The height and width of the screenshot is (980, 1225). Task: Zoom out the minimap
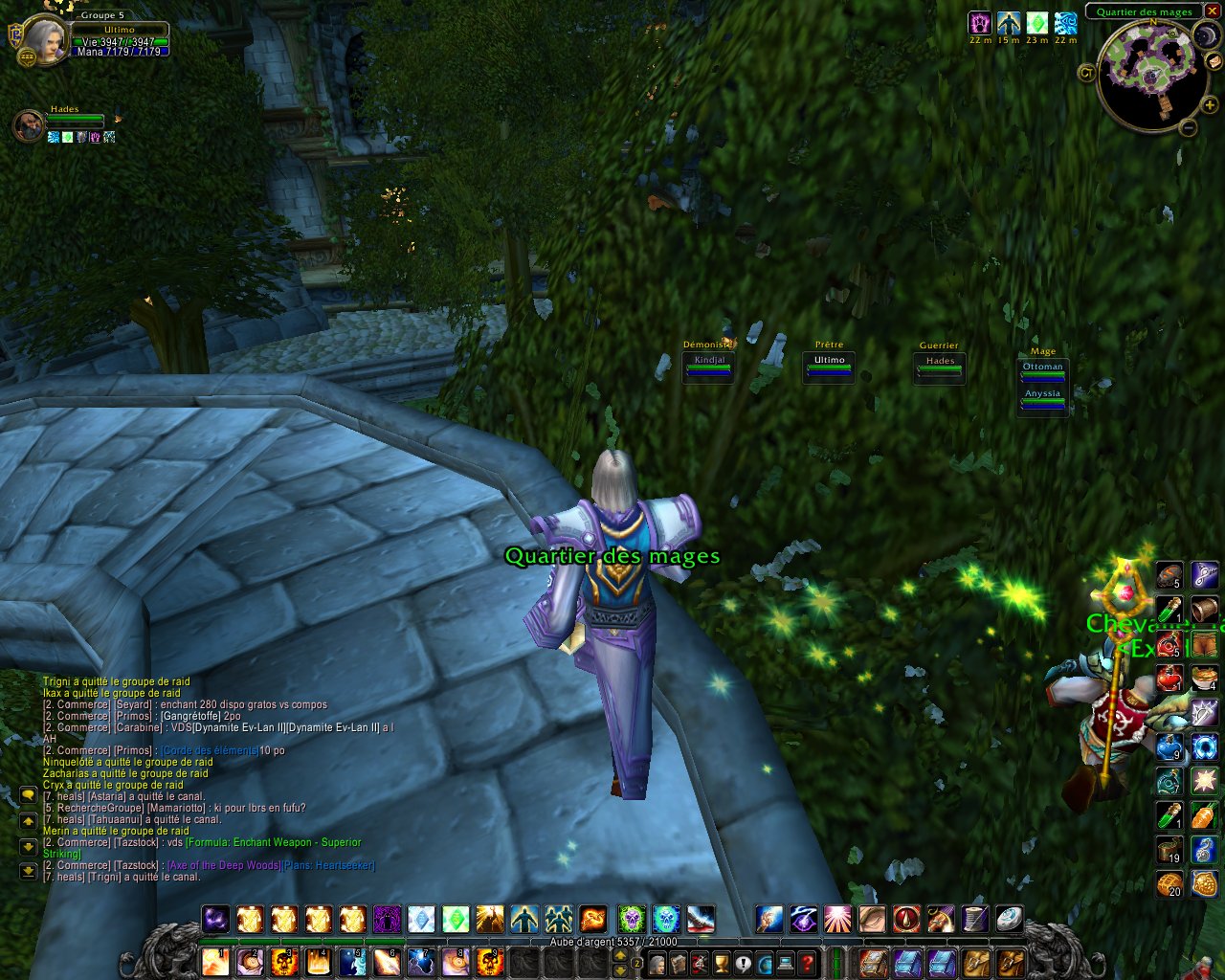click(x=1188, y=127)
